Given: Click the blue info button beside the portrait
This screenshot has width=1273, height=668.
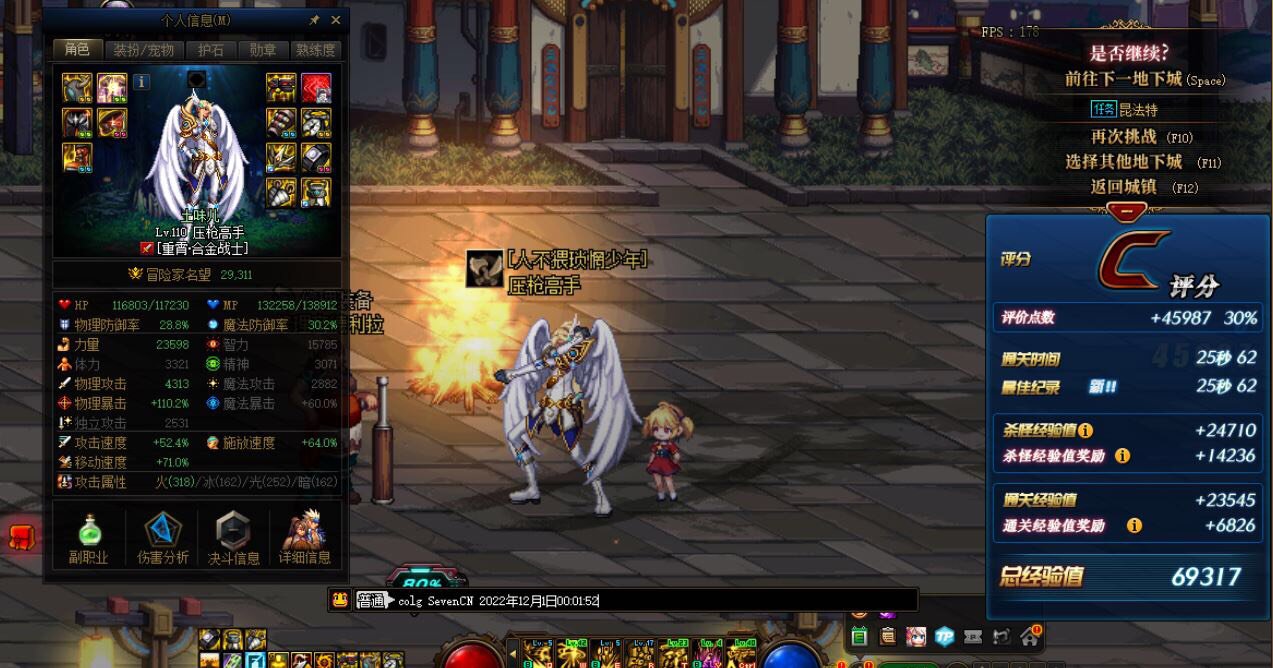Looking at the screenshot, I should tap(142, 82).
